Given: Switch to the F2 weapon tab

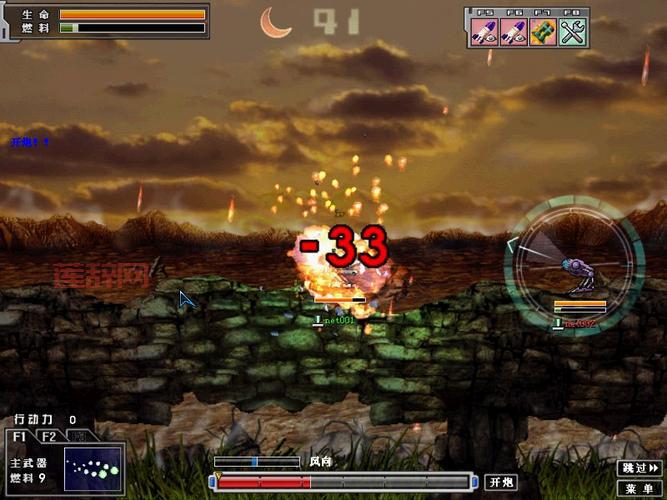Looking at the screenshot, I should [x=47, y=436].
